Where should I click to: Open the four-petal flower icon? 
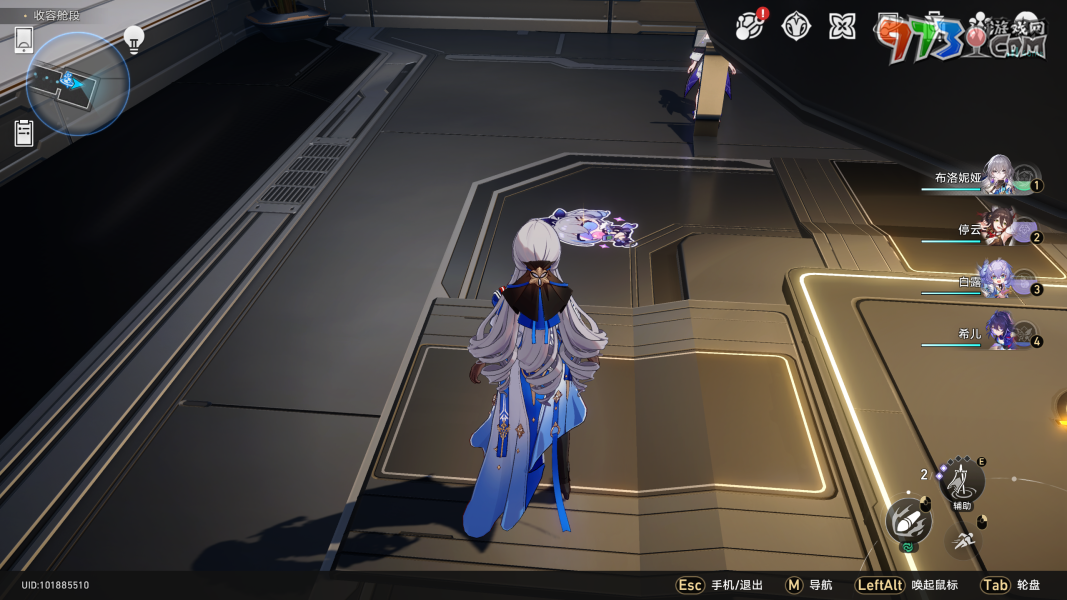[842, 27]
